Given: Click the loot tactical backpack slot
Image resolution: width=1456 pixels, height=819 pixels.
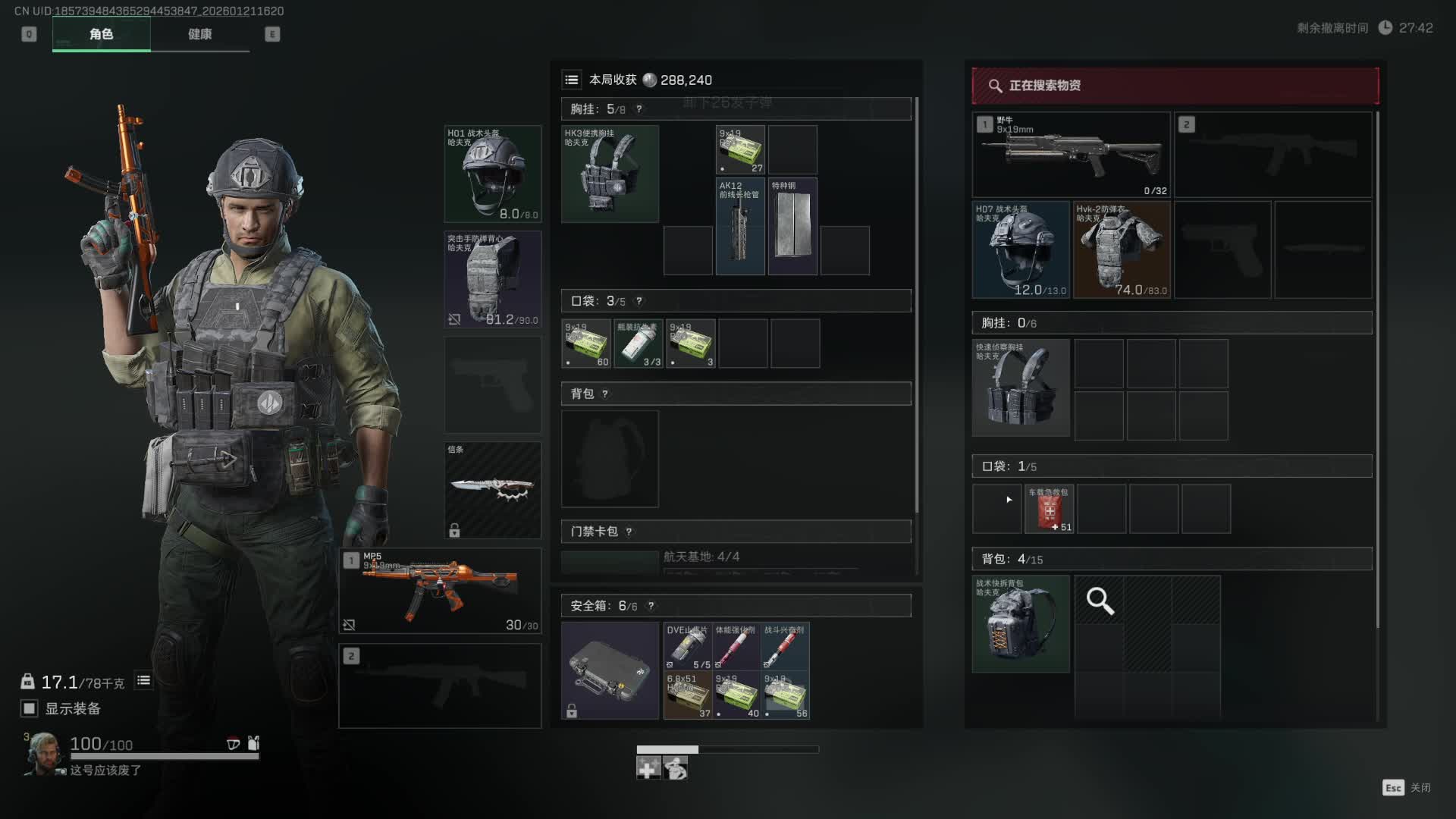Looking at the screenshot, I should 1021,623.
